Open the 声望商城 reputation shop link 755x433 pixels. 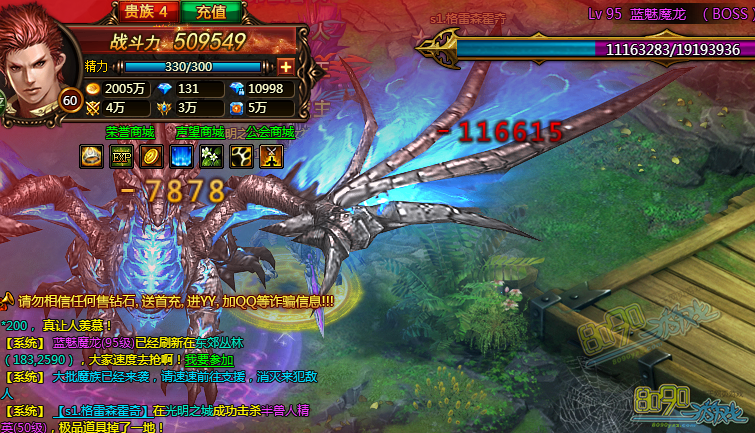(200, 132)
